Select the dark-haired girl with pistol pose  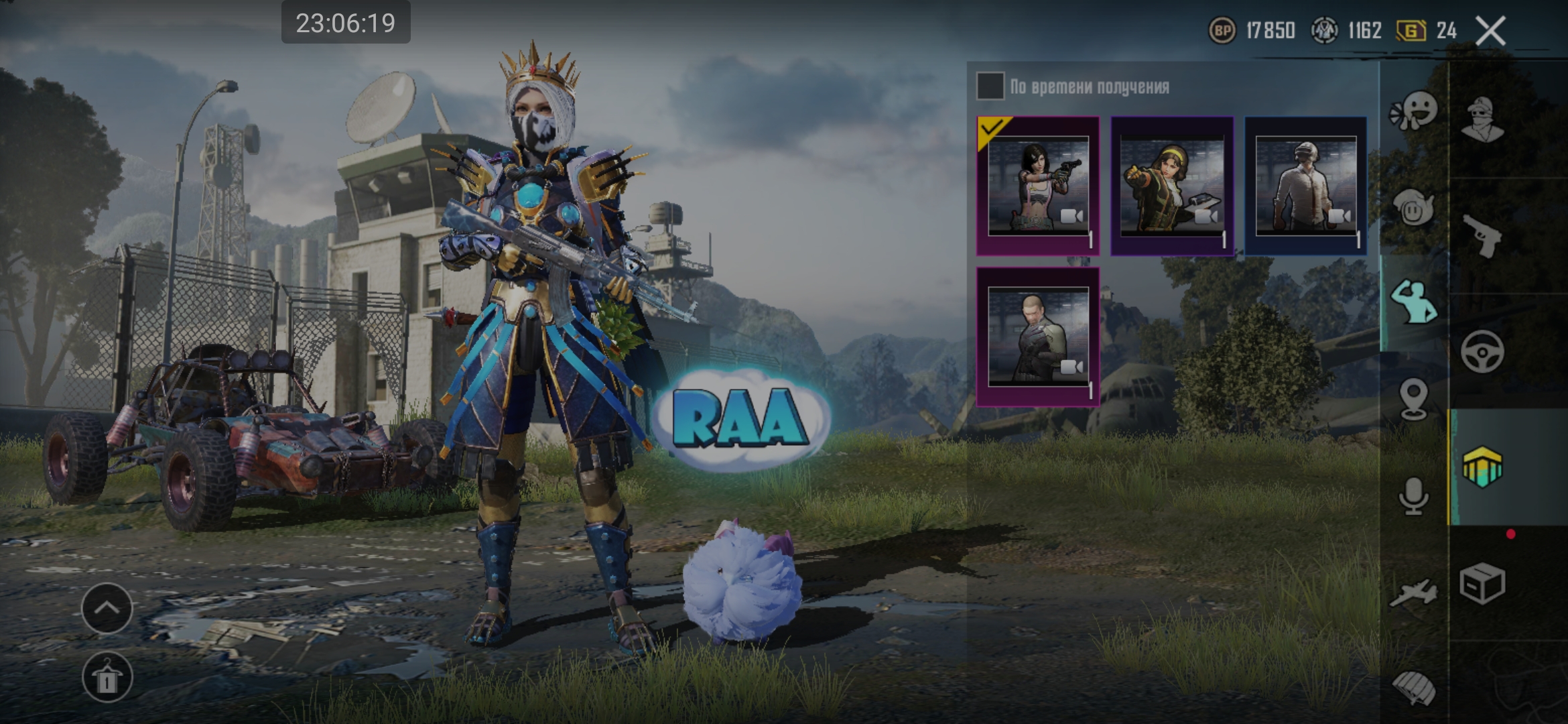pyautogui.click(x=1038, y=186)
